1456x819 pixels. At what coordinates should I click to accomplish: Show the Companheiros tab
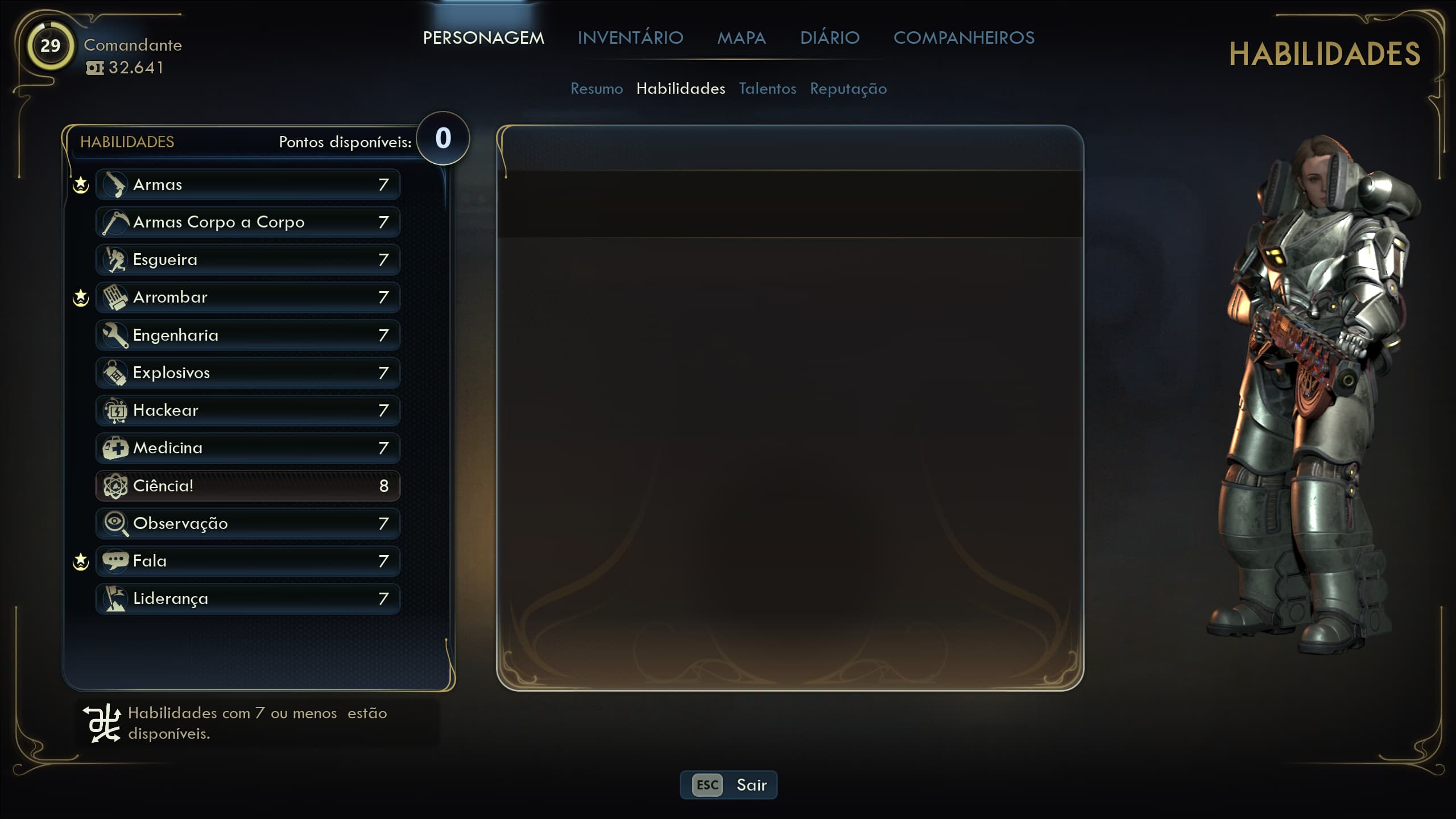click(x=963, y=38)
